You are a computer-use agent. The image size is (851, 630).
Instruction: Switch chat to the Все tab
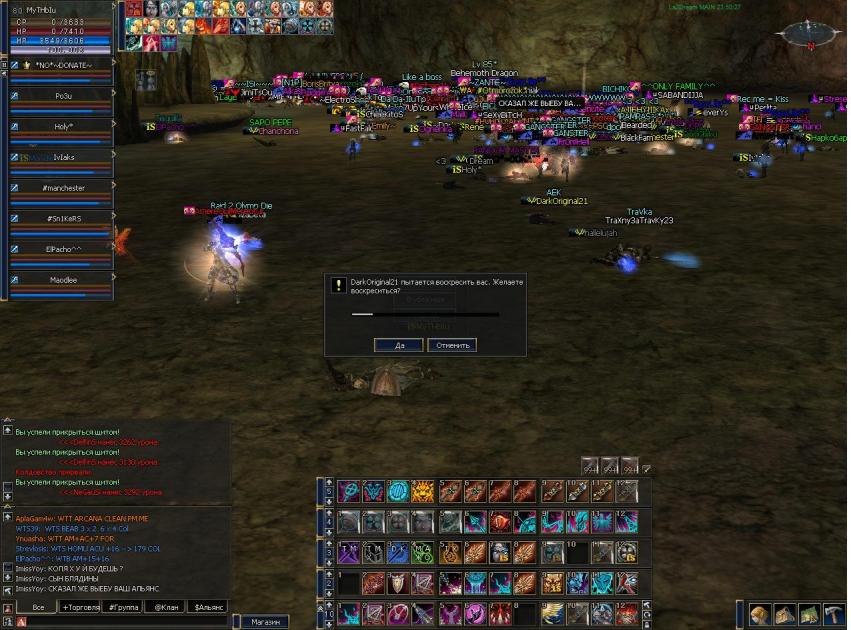click(37, 607)
